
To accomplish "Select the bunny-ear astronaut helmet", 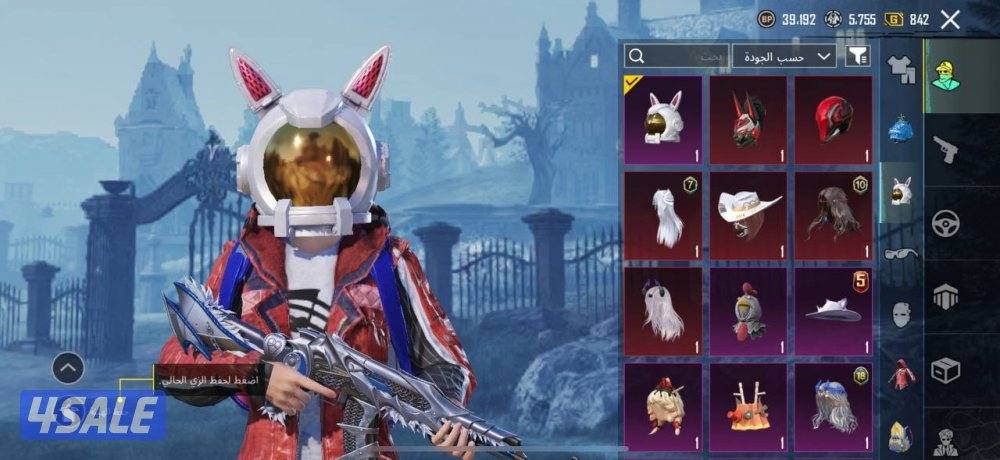I will click(664, 120).
